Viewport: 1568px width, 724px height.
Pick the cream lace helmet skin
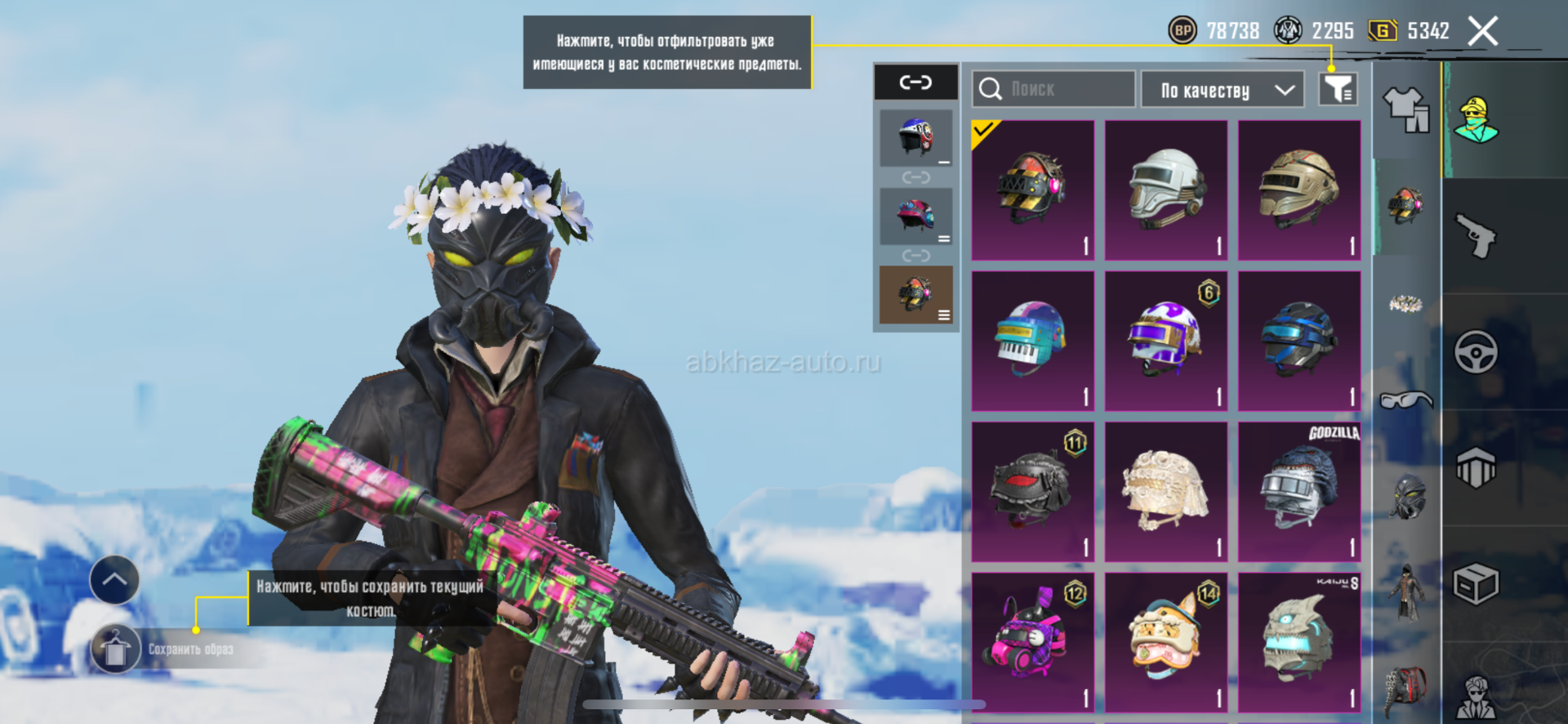coord(1165,491)
